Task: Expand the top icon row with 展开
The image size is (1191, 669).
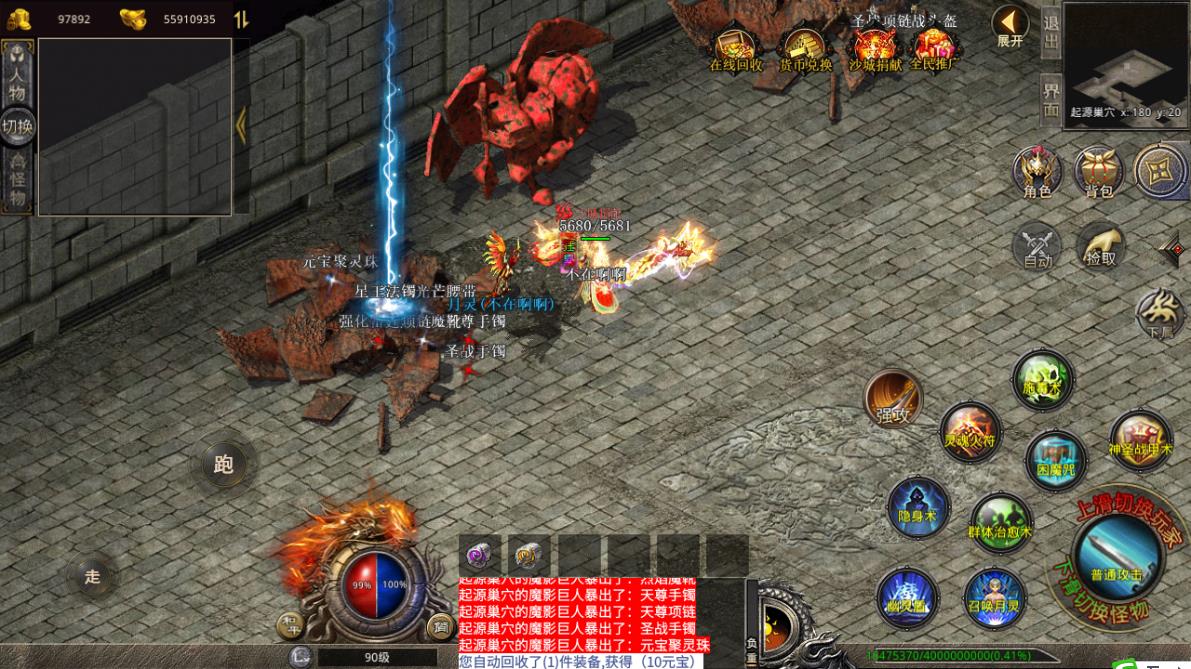Action: pyautogui.click(x=1010, y=27)
